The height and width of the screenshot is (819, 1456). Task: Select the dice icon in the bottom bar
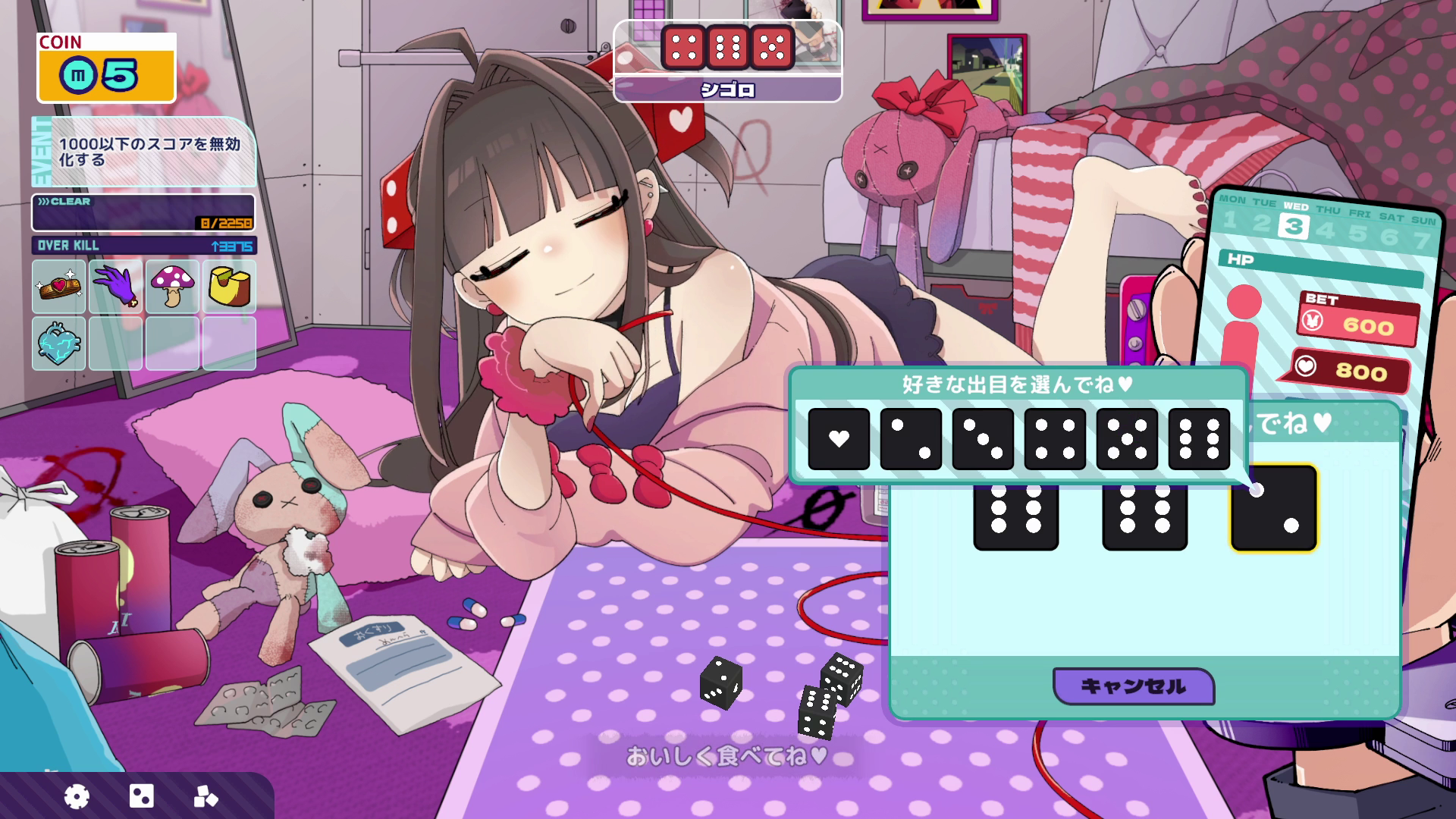[142, 796]
